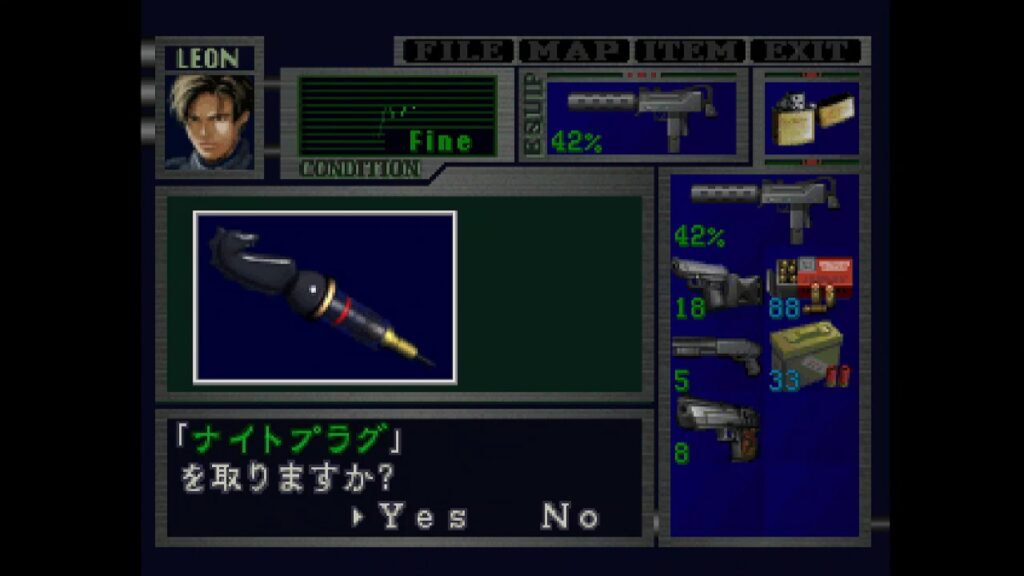Image resolution: width=1024 pixels, height=576 pixels.
Task: Choose EXIT to close the inventory
Action: (x=806, y=51)
